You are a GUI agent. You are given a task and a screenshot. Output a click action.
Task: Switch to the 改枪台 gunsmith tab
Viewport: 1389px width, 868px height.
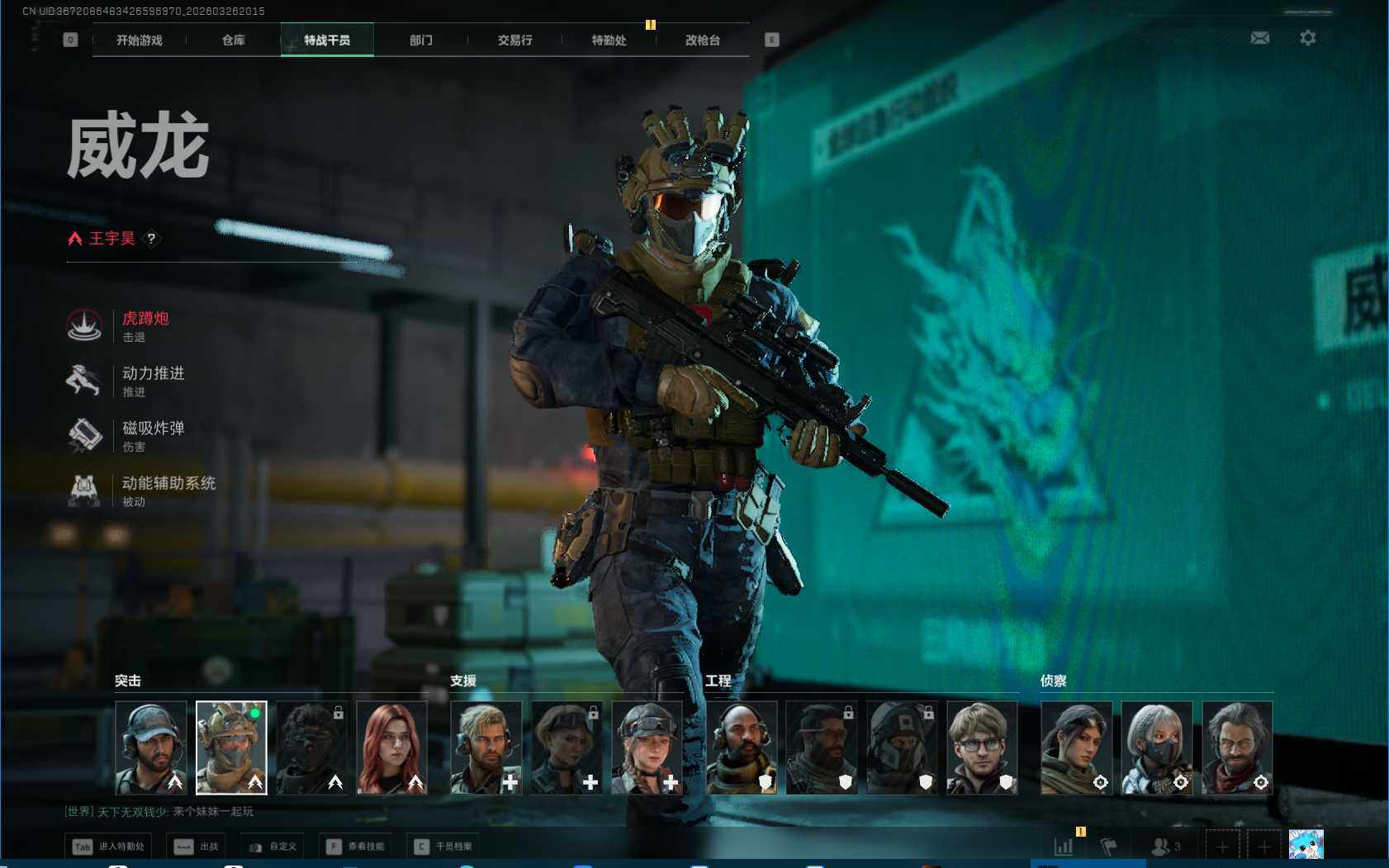point(703,40)
